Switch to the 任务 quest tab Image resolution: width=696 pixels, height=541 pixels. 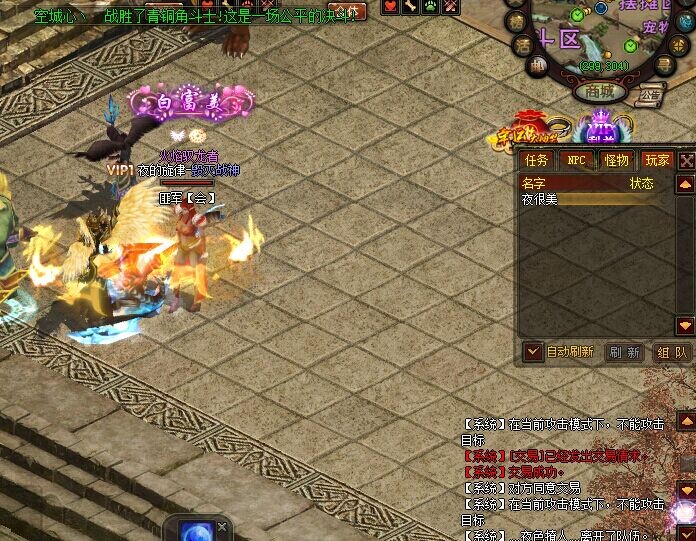pos(537,160)
